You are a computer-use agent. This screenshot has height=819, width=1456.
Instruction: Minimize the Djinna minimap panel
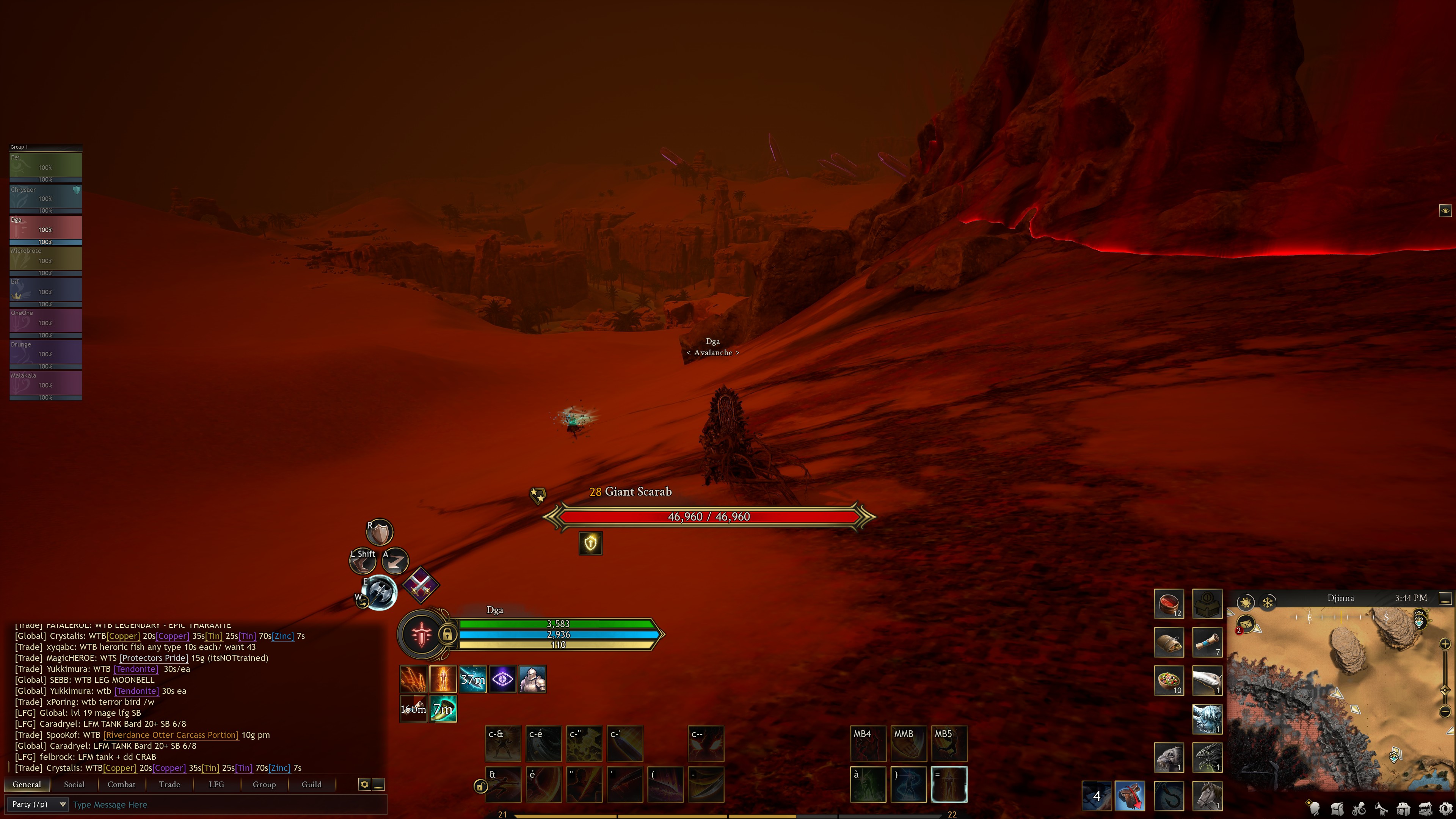(1445, 598)
